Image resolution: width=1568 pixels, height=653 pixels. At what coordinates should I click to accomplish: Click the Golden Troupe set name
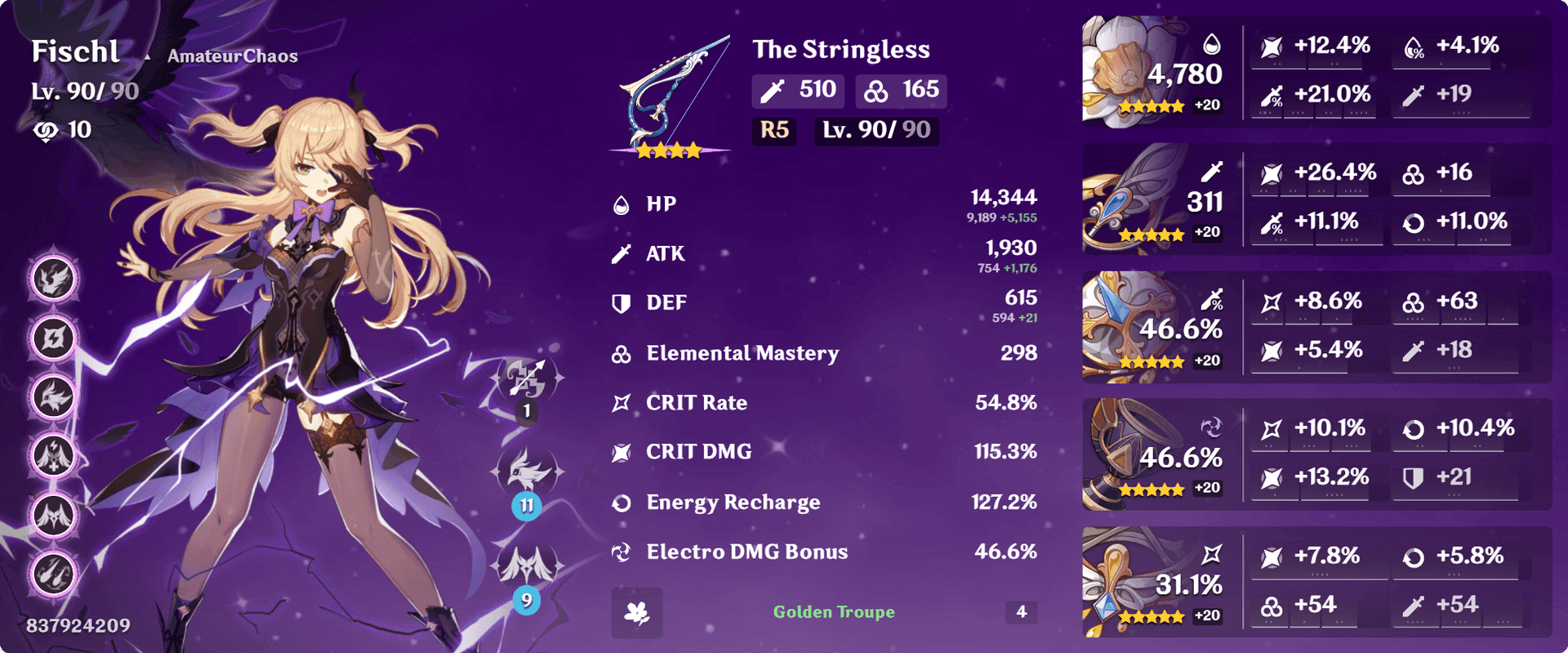point(833,611)
